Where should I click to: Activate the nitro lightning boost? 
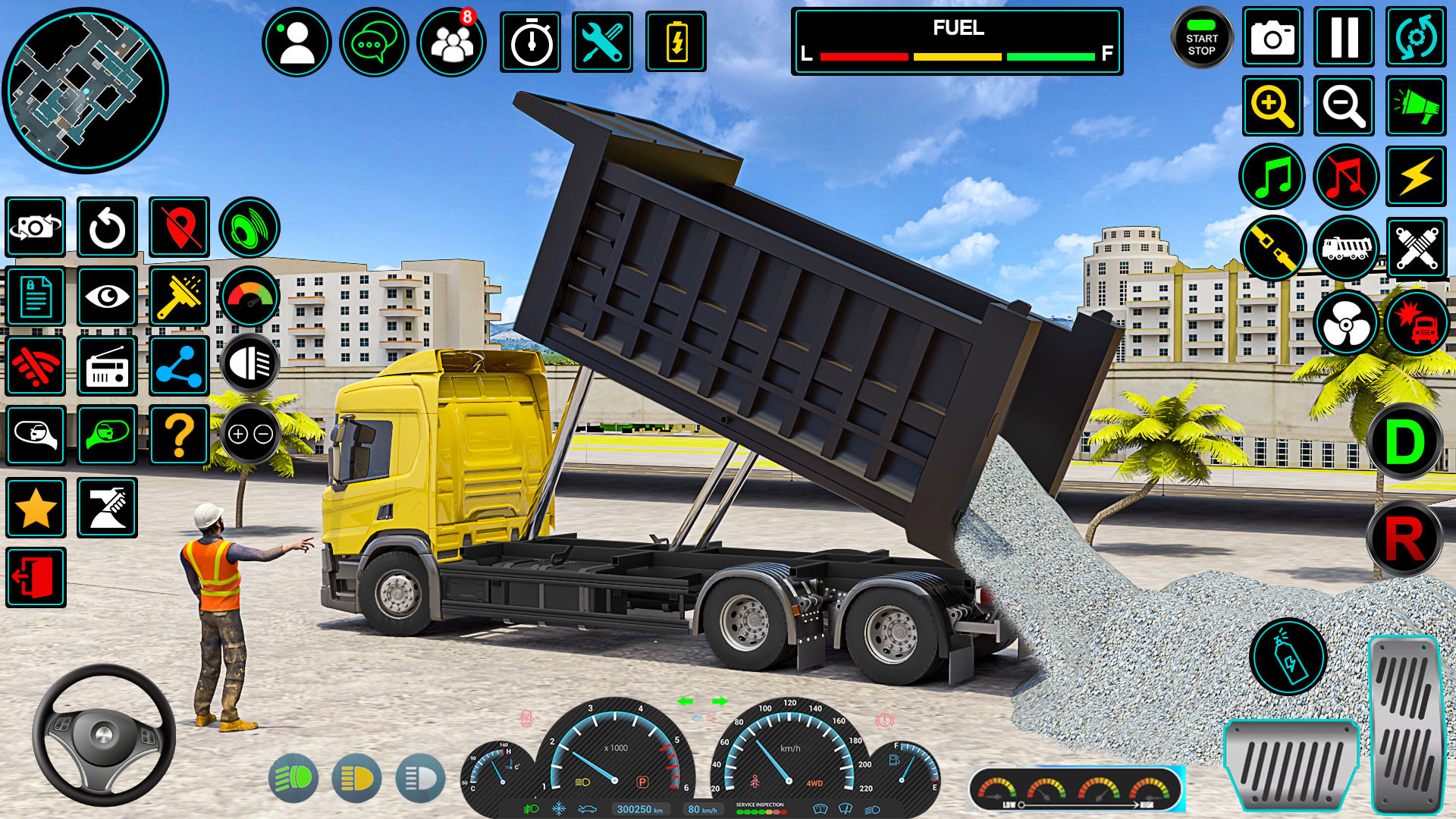[1415, 176]
